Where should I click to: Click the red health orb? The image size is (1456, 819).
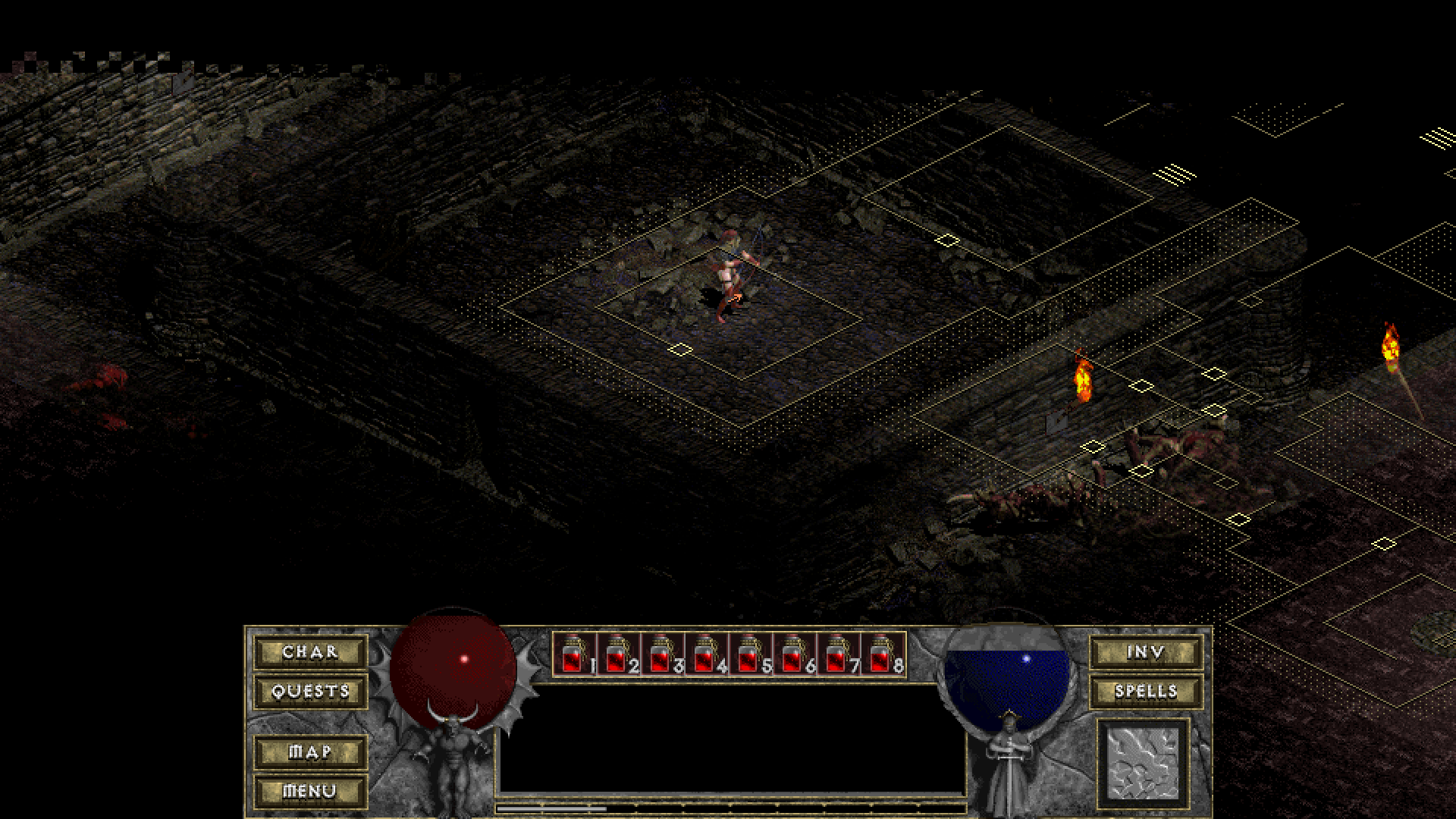pos(453,667)
